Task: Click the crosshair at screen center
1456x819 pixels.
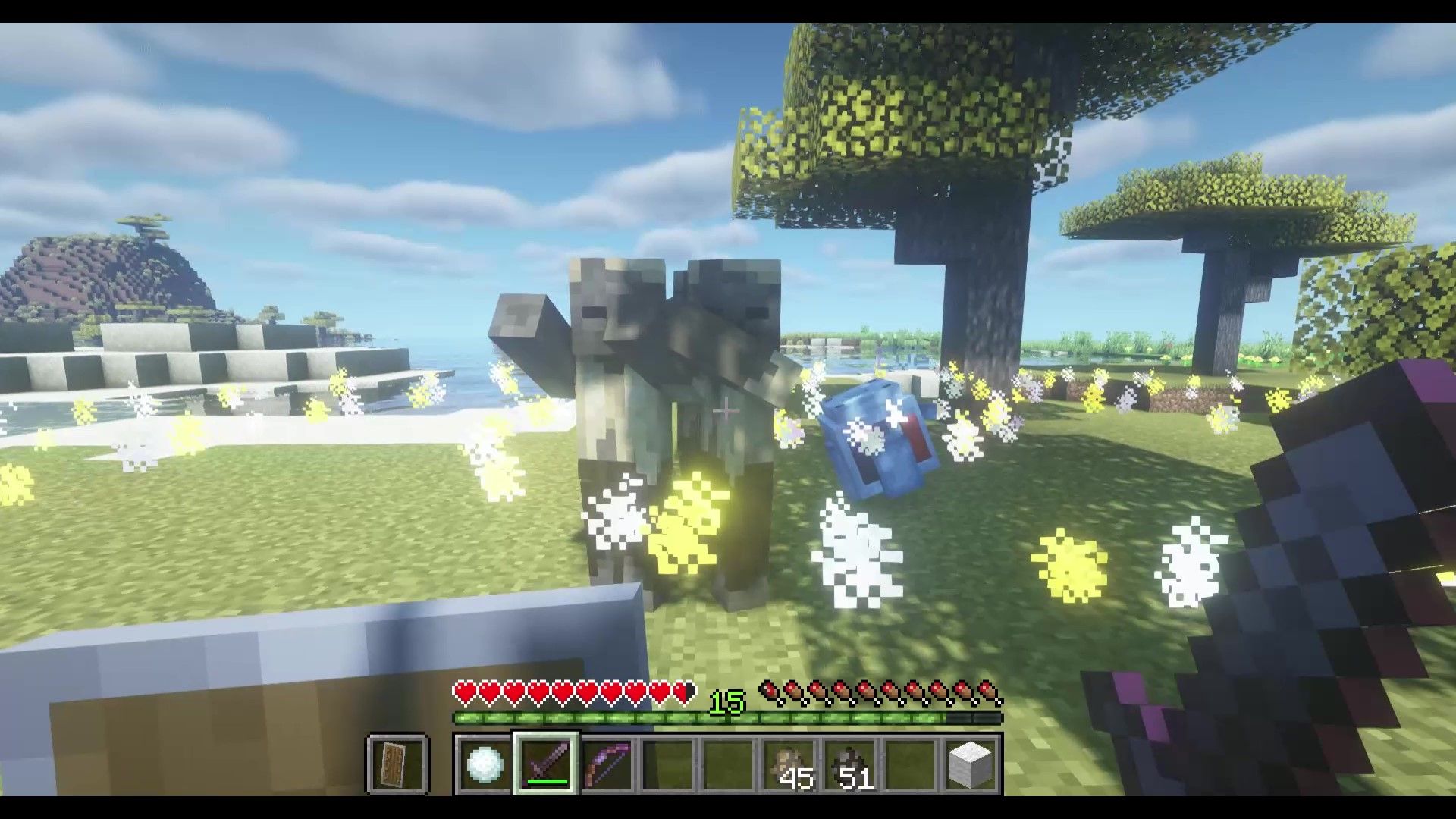Action: pyautogui.click(x=726, y=409)
